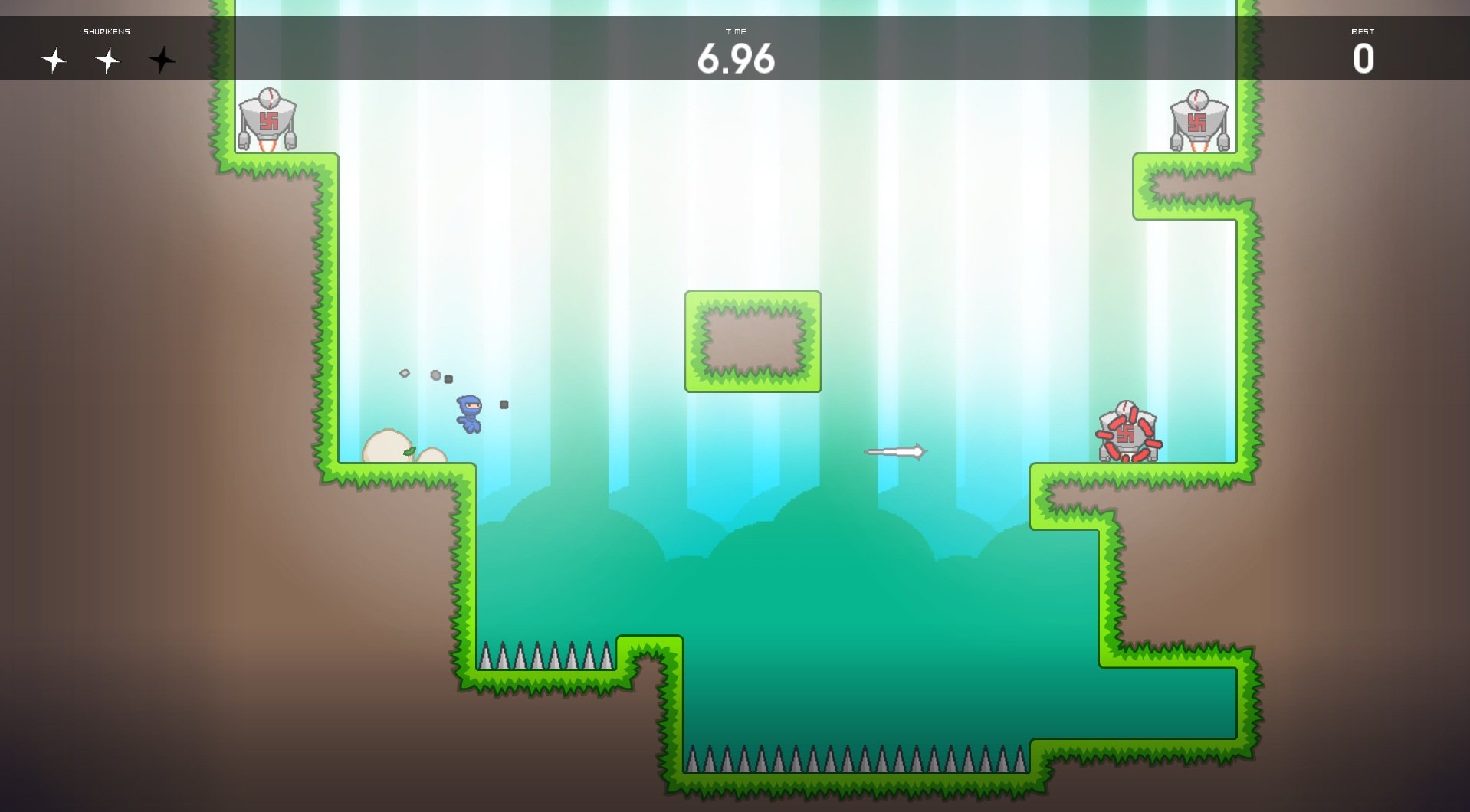Click the TIME label in the header
1470x812 pixels.
point(737,32)
